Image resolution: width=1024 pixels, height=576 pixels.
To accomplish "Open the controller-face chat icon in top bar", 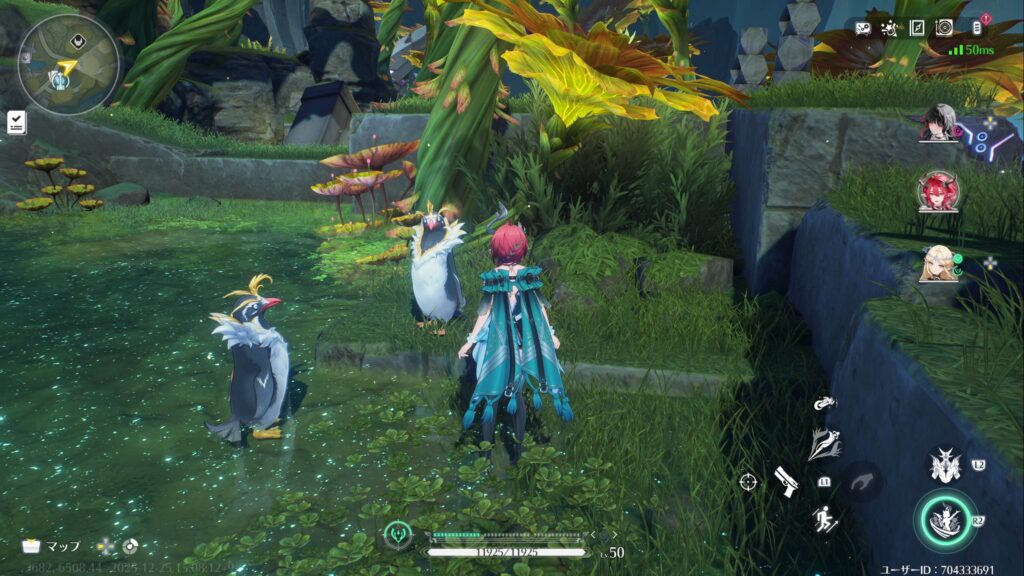I will 863,28.
